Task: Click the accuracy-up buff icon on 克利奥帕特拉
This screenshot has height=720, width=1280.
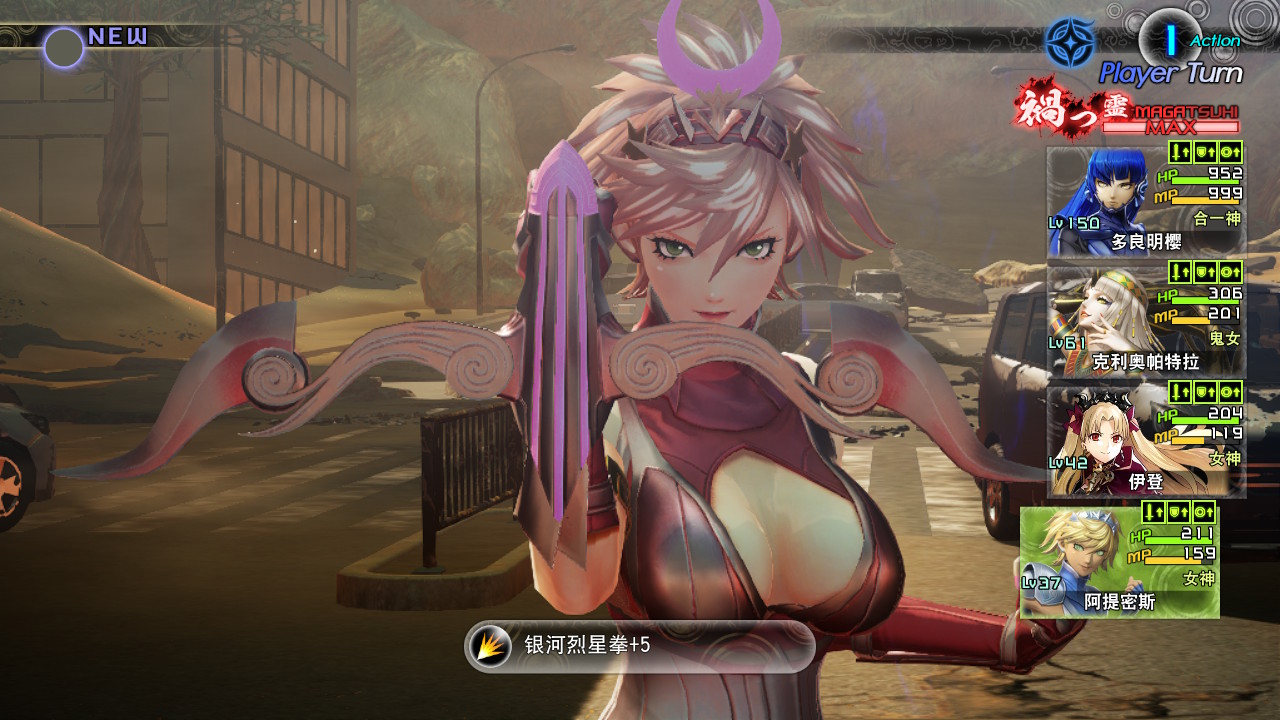Action: [x=1232, y=274]
